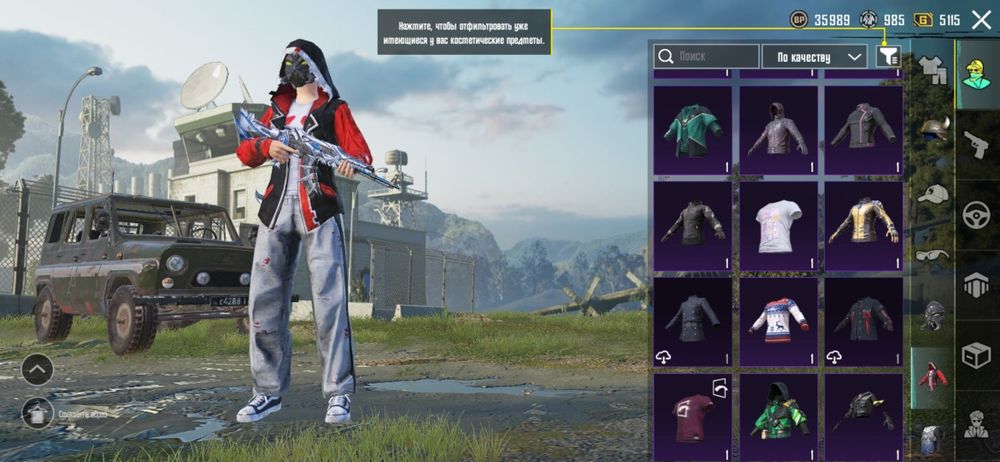This screenshot has width=1000, height=462.
Task: Select the grey-purple hoodie item
Action: [778, 130]
